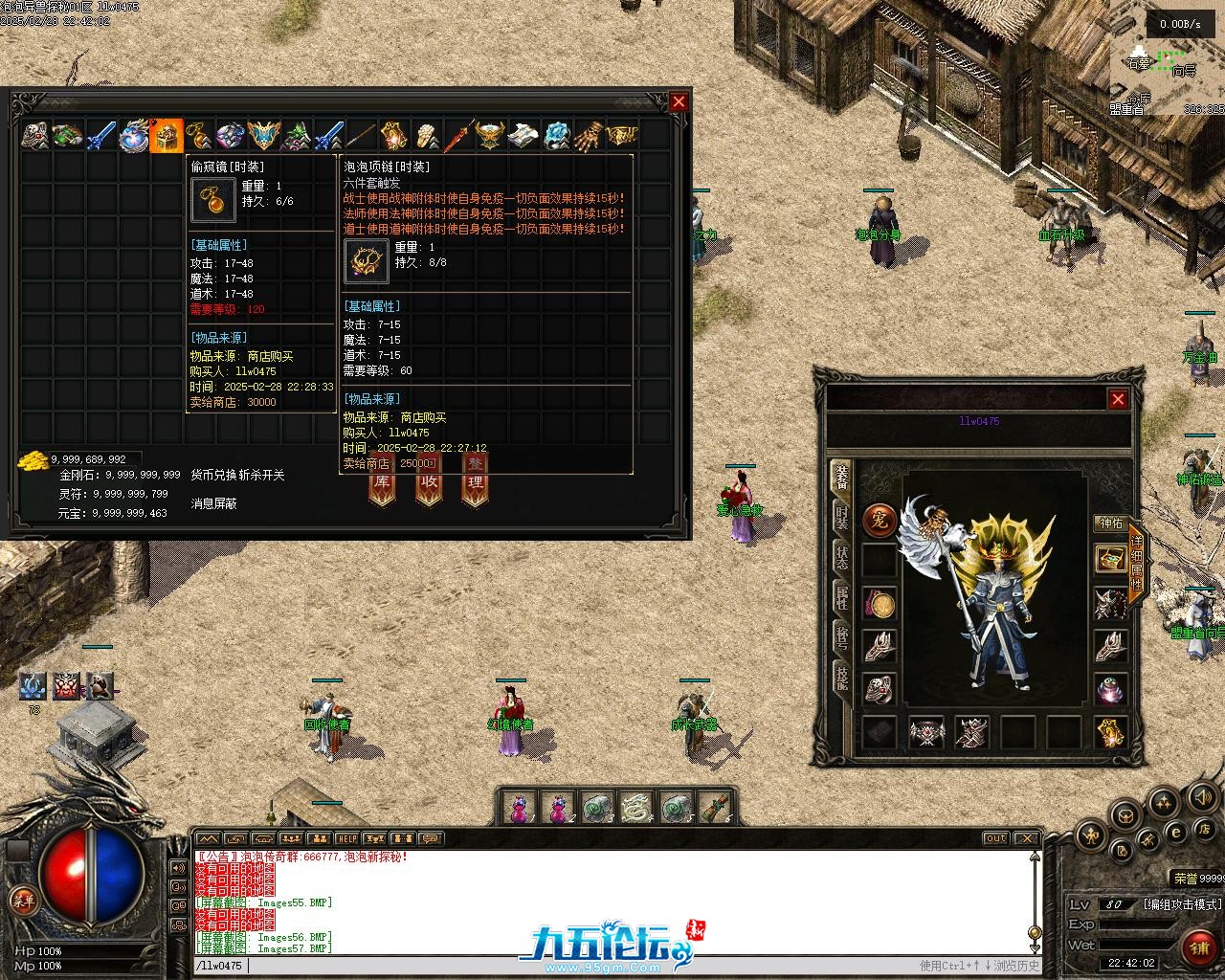Close the inventory bag window
Viewport: 1225px width, 980px height.
pos(679,101)
